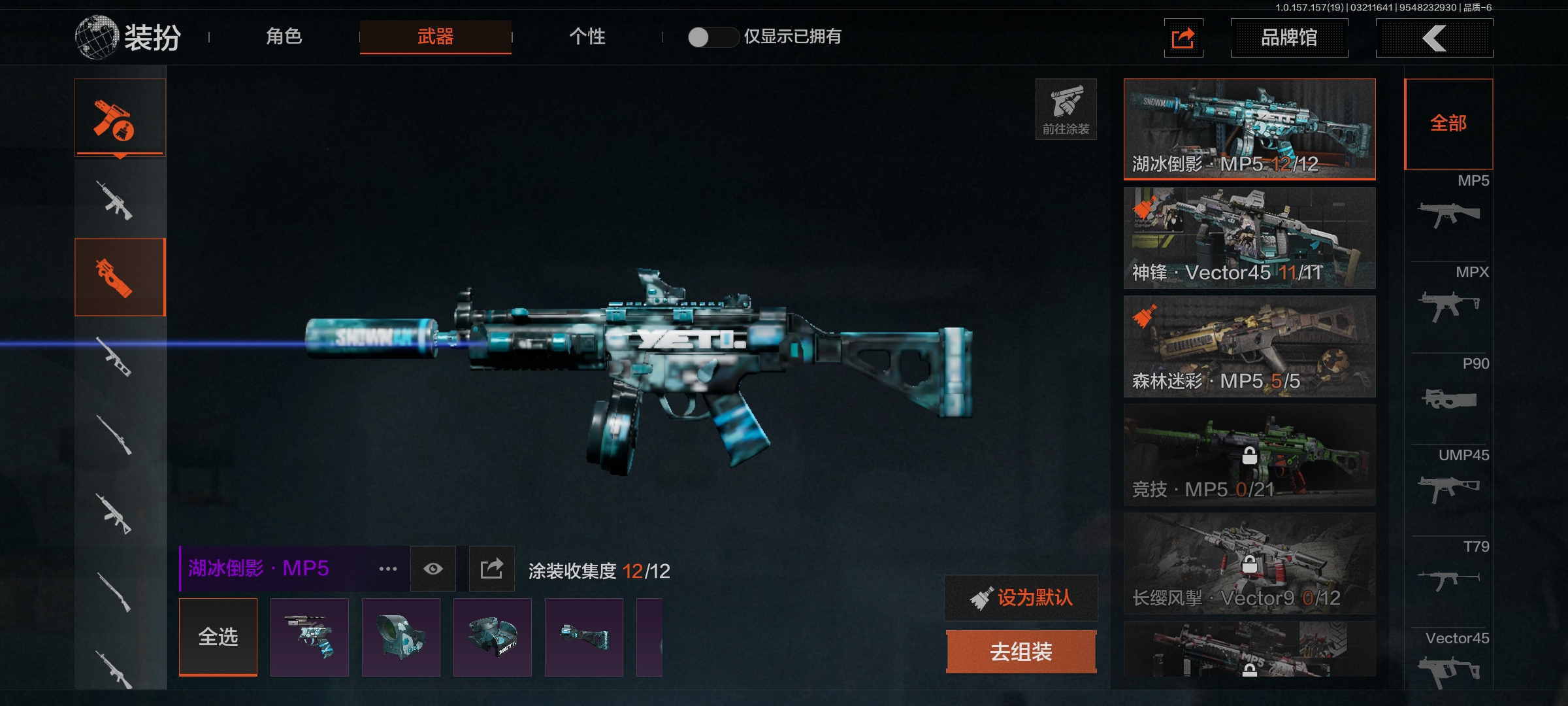The height and width of the screenshot is (706, 1568).
Task: Select the 神锋 Vector45 skin
Action: pyautogui.click(x=1249, y=238)
